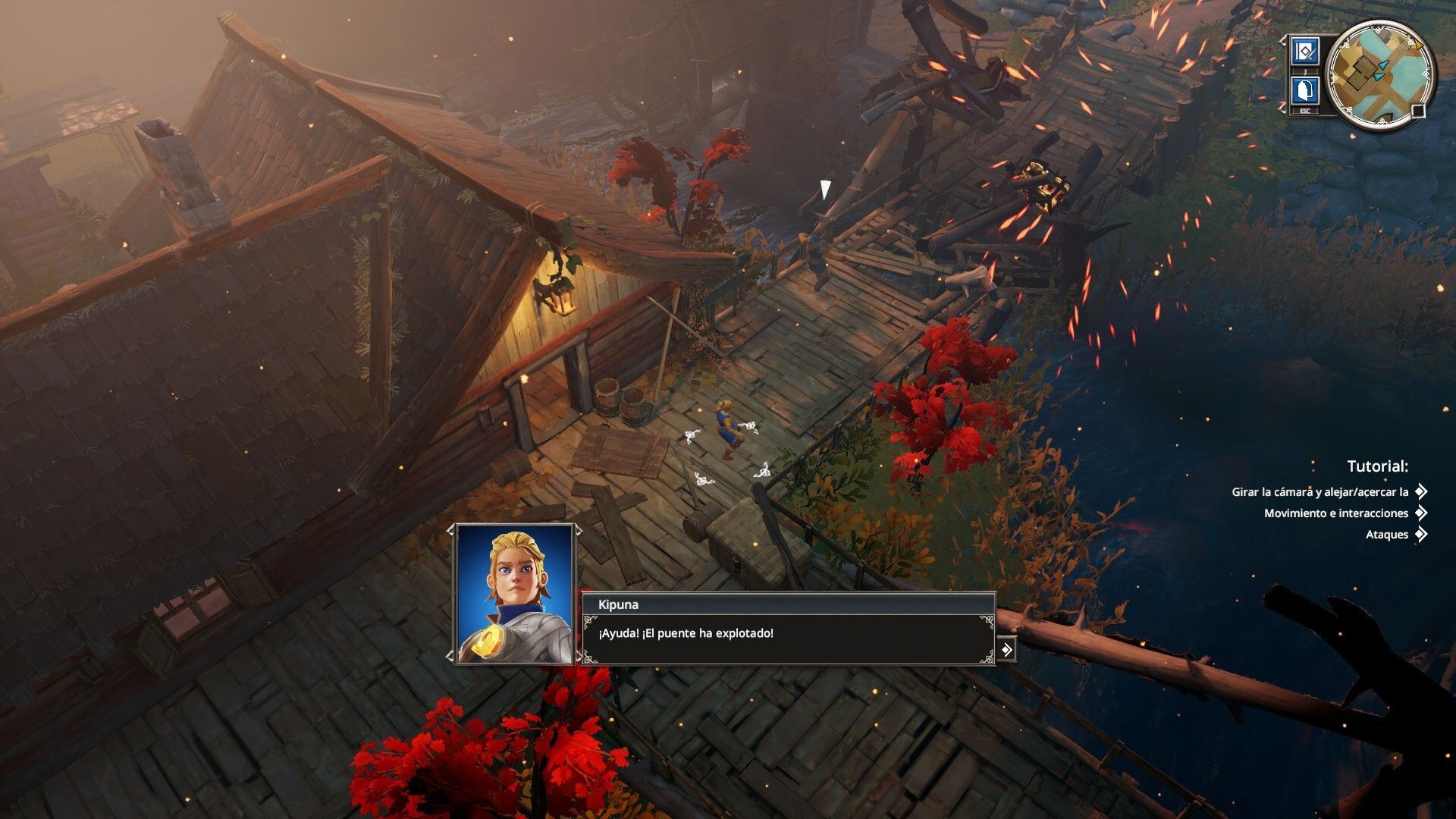Select the 'Ataques' tutorial entry
The width and height of the screenshot is (1456, 819).
[x=1387, y=535]
